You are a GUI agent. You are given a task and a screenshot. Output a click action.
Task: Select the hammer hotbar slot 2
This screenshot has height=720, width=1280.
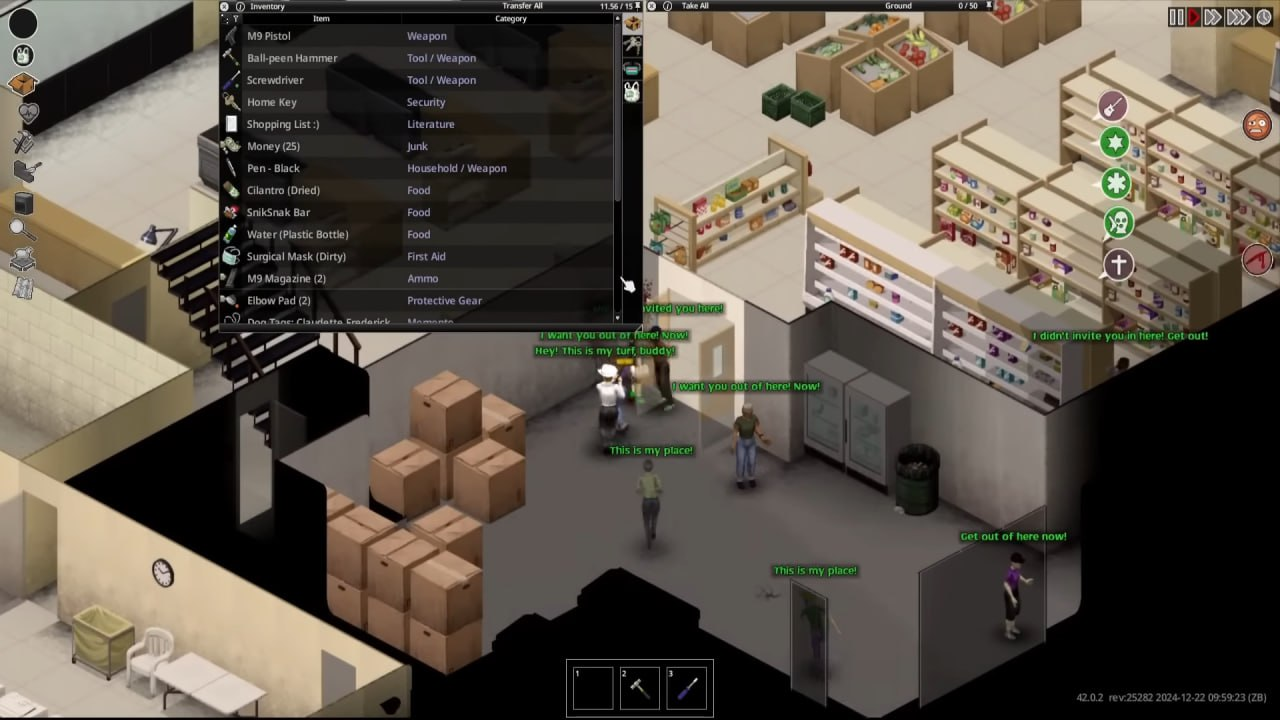tap(640, 688)
